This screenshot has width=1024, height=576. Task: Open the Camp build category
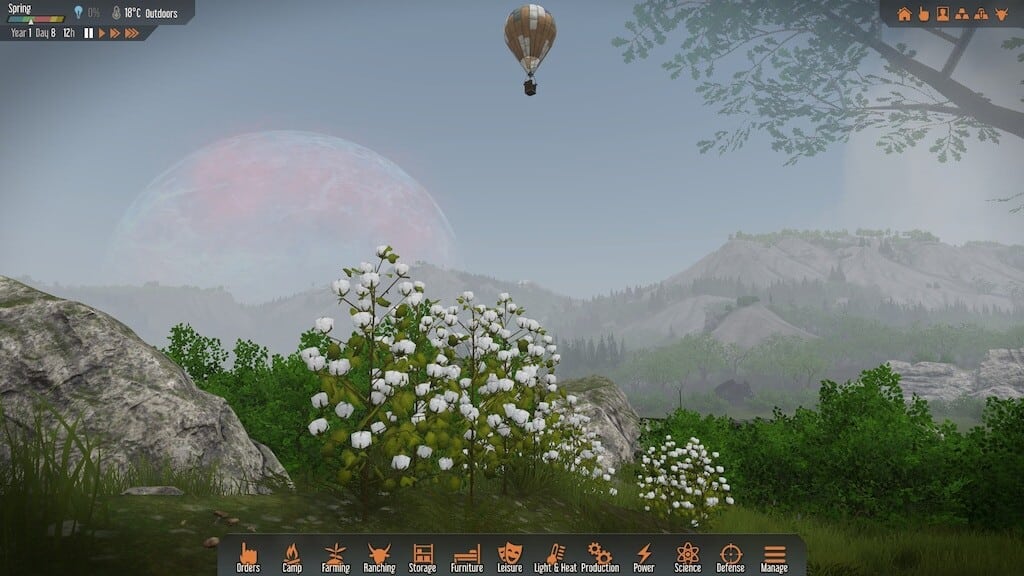pyautogui.click(x=292, y=556)
